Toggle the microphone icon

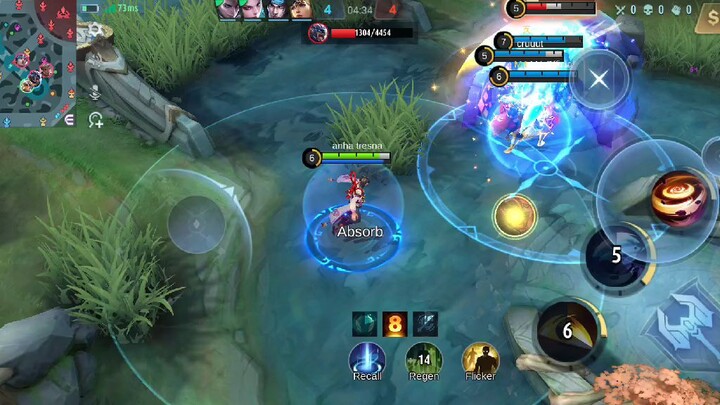pyautogui.click(x=96, y=92)
